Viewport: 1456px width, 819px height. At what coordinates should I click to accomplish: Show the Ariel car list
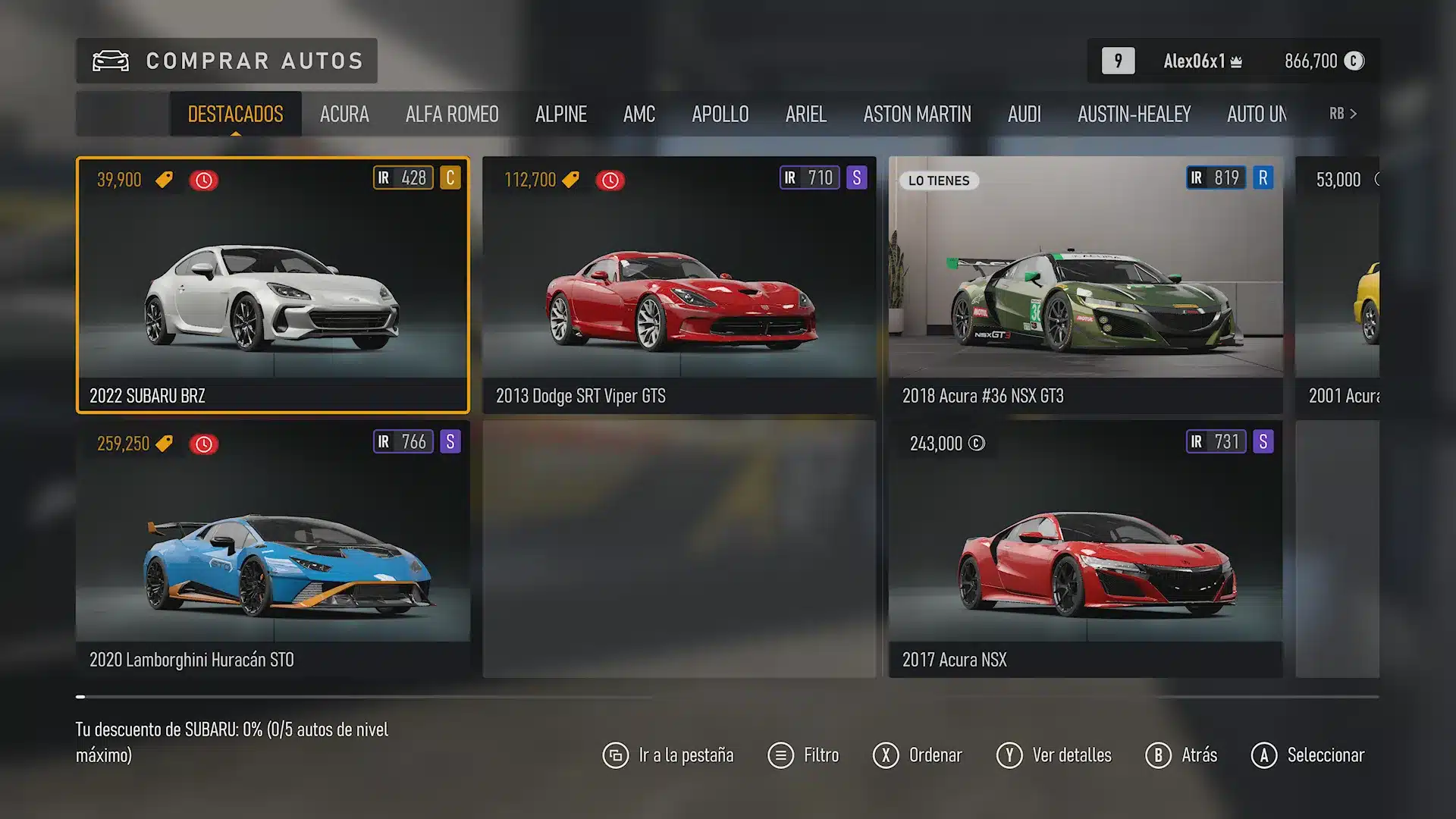coord(806,114)
